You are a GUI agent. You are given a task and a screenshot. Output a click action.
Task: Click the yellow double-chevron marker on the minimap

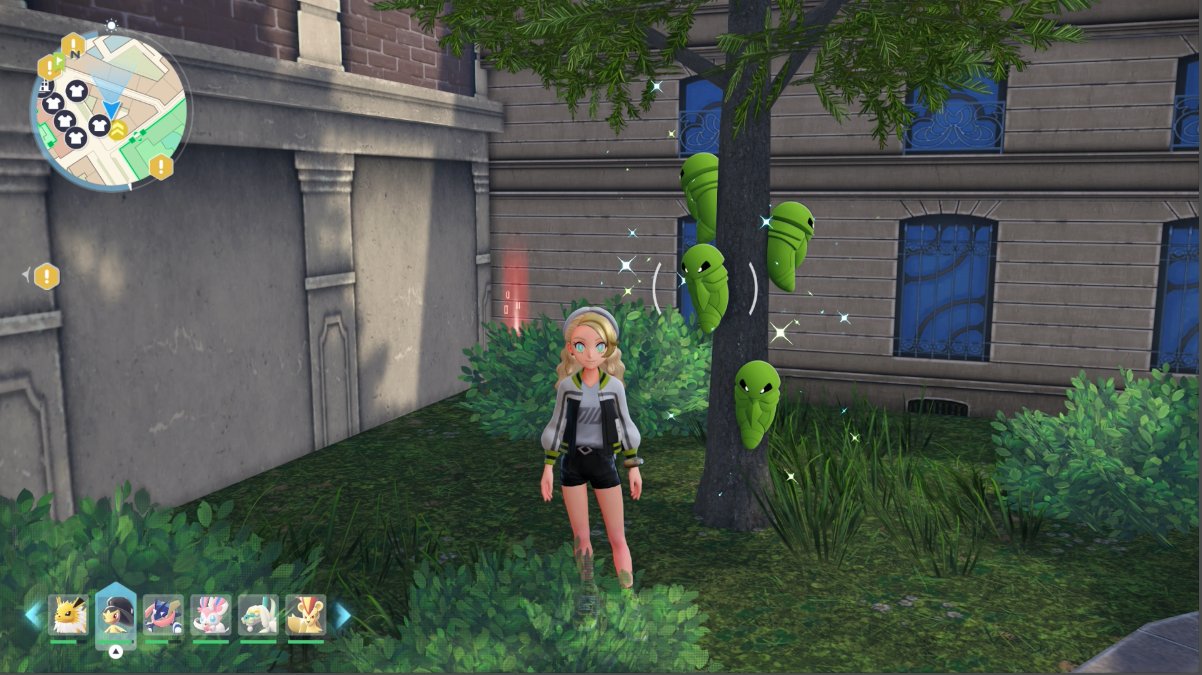[118, 130]
